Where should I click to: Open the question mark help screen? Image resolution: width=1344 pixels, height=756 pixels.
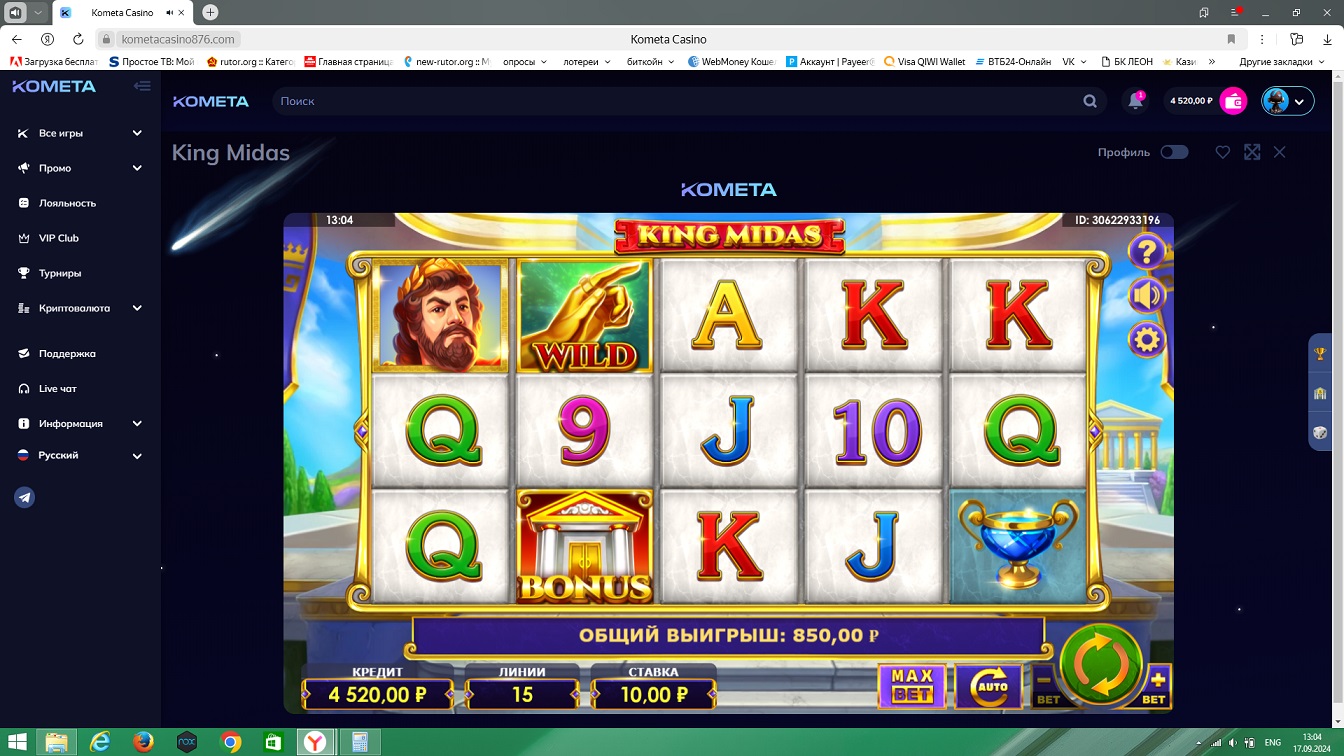1146,252
